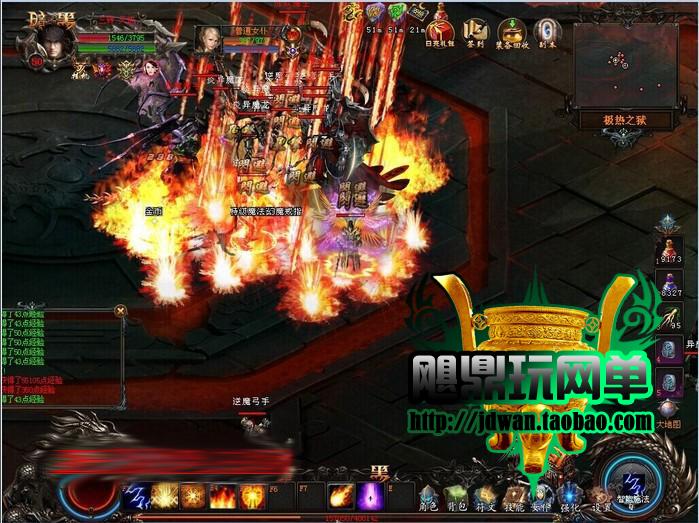Image resolution: width=699 pixels, height=523 pixels.
Task: Close the chat log panel
Action: (121, 311)
